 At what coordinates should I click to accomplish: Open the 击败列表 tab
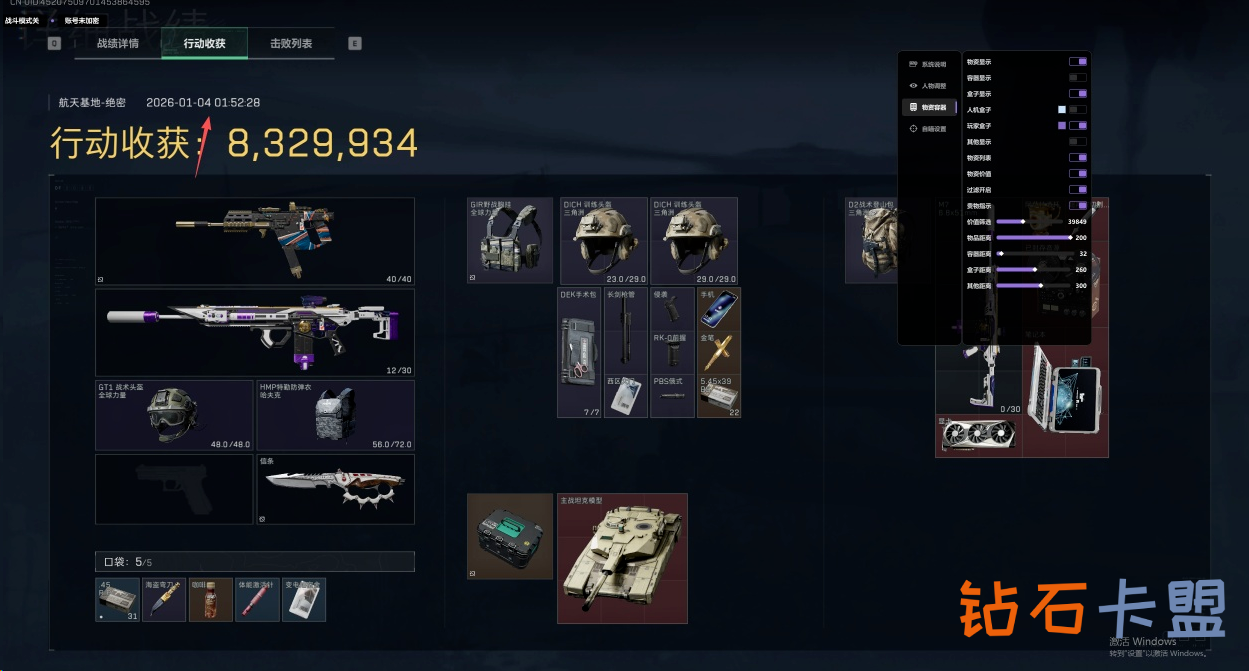291,44
